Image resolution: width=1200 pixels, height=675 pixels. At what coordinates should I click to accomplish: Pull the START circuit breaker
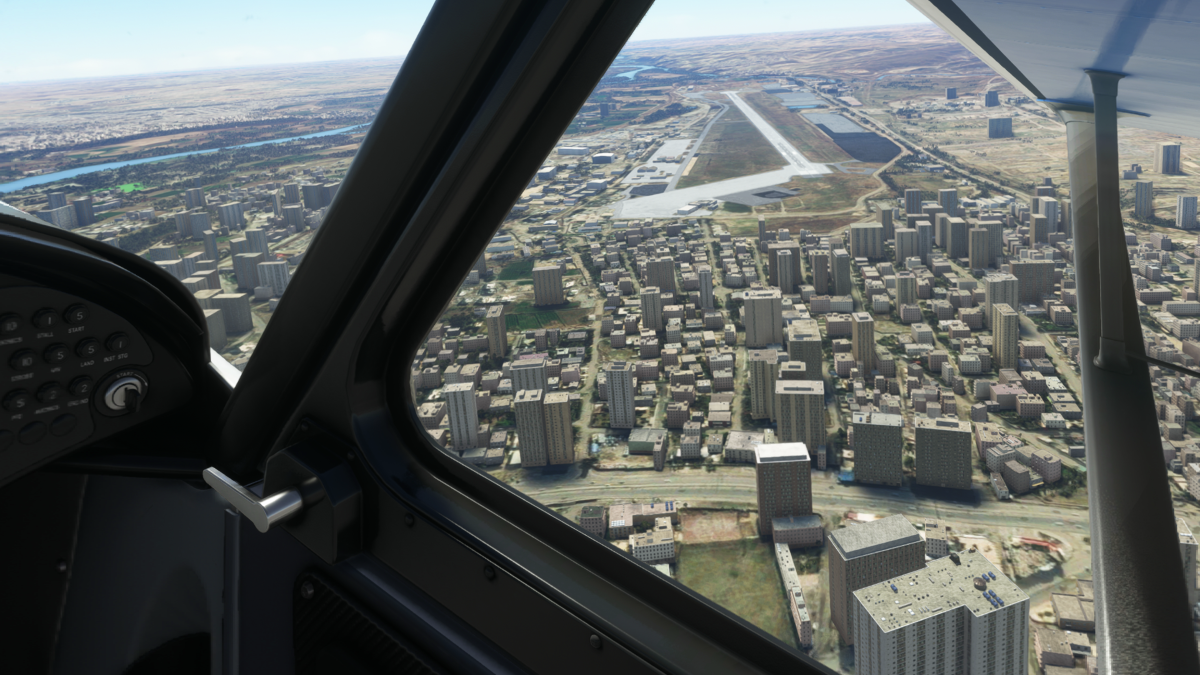pos(76,315)
